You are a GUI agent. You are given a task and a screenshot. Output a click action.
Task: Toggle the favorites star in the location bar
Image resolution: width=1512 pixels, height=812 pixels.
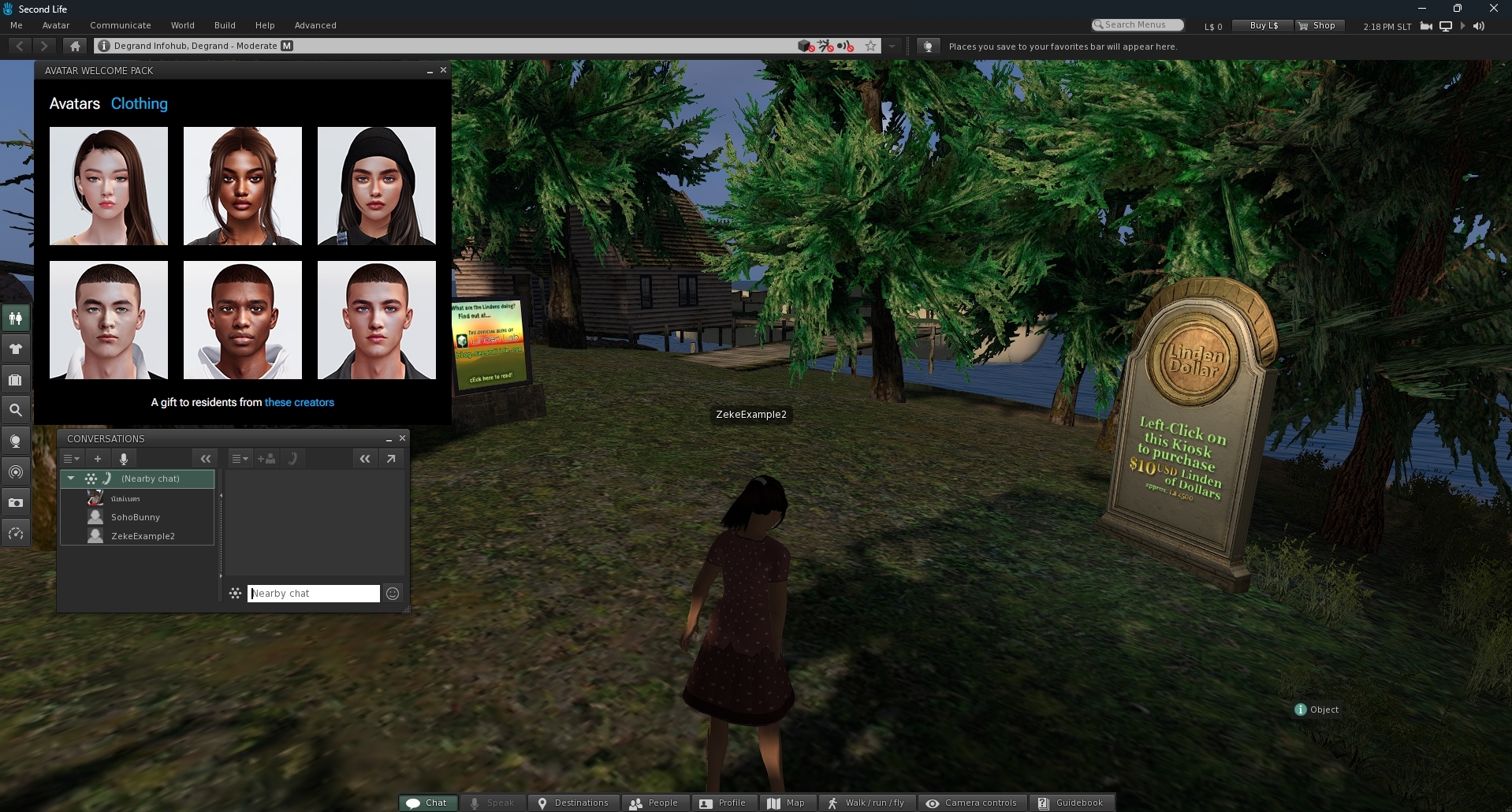click(870, 46)
